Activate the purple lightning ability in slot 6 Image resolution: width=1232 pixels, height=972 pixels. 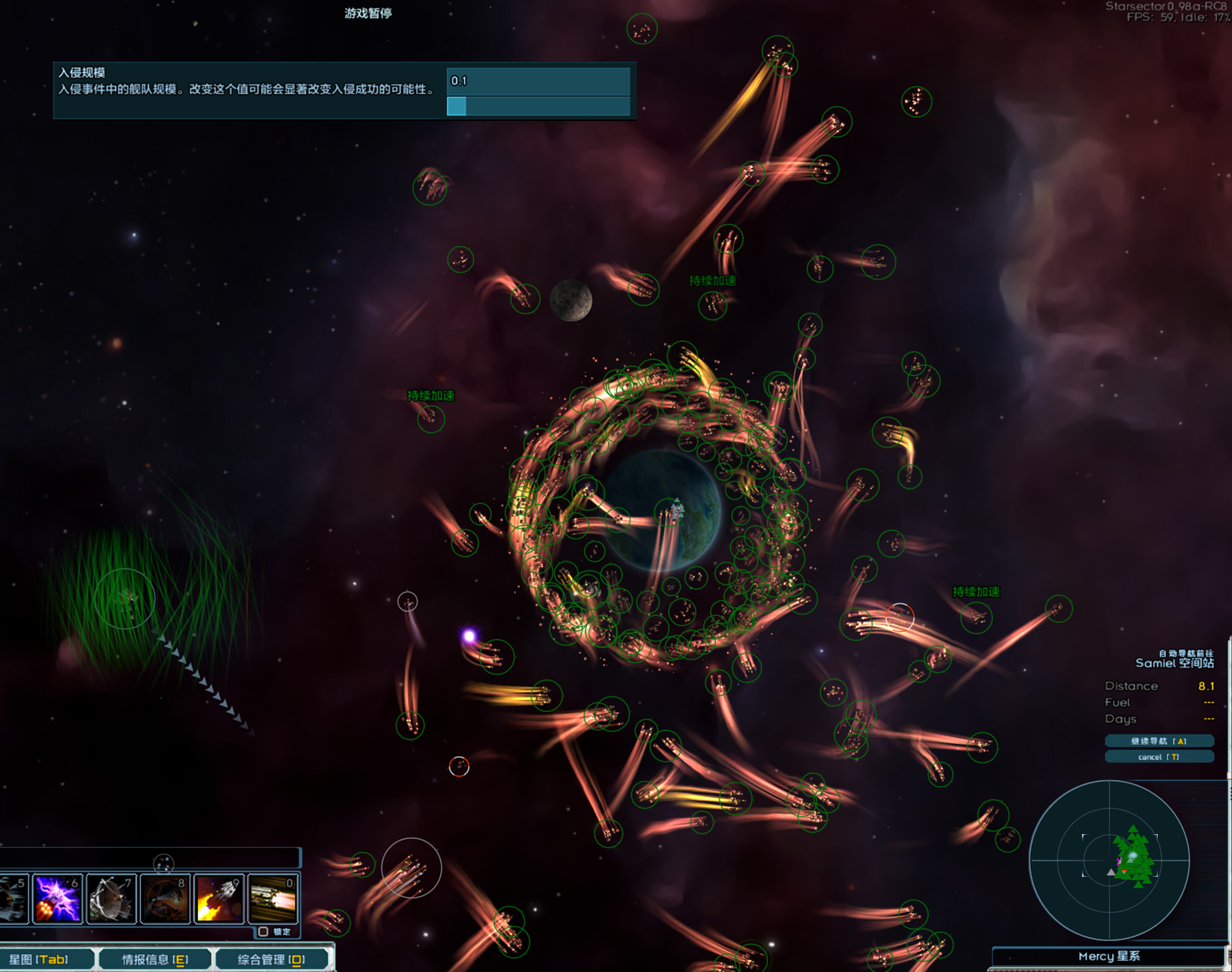57,899
